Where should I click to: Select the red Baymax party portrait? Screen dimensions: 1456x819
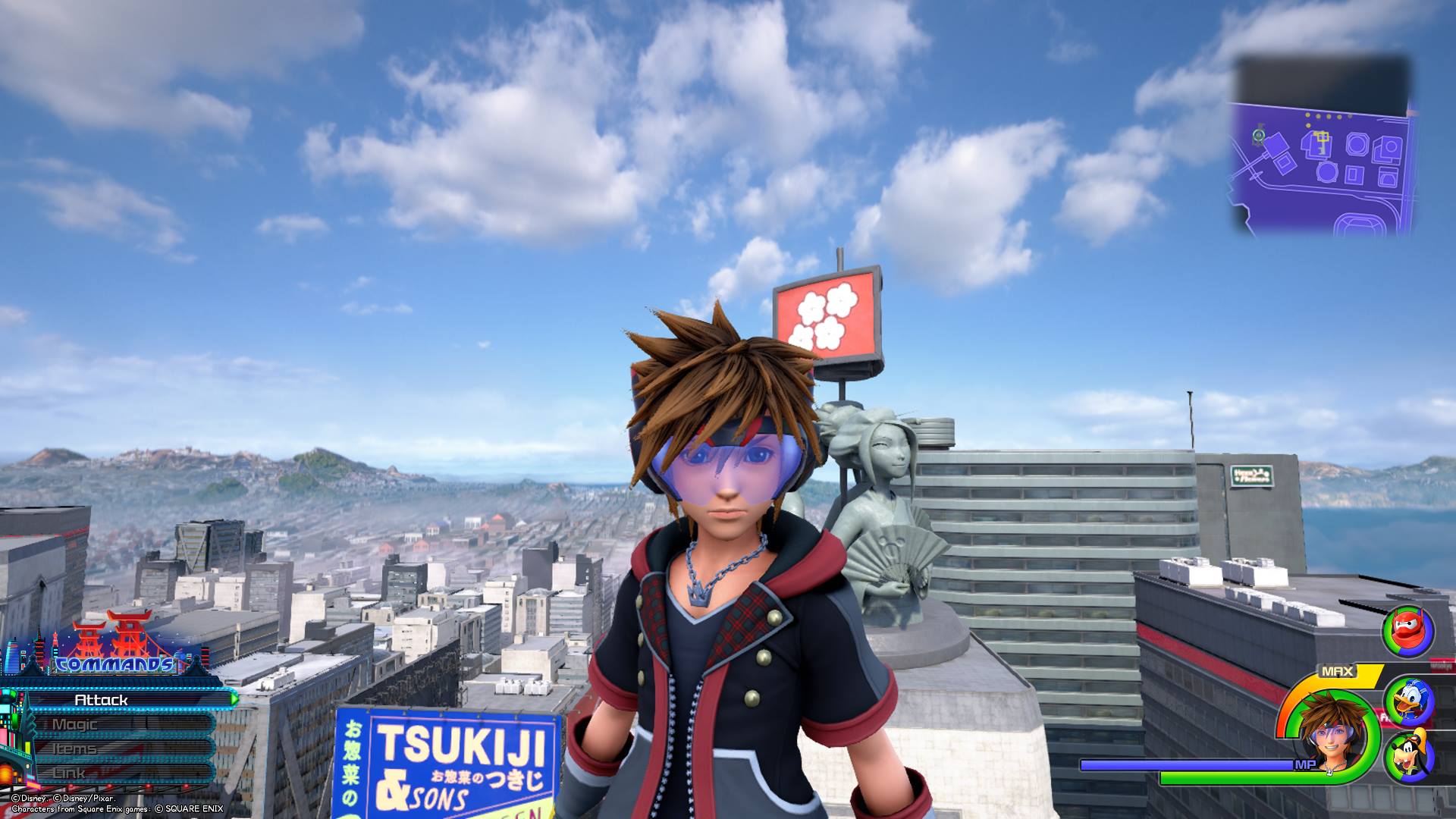[1408, 631]
